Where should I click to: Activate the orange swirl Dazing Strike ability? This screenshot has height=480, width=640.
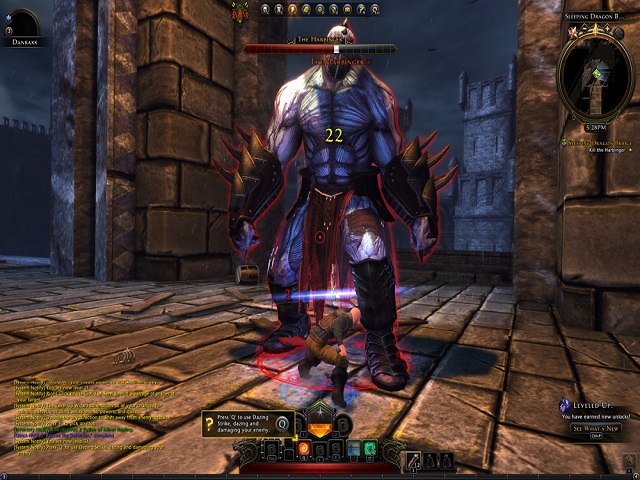pos(304,449)
